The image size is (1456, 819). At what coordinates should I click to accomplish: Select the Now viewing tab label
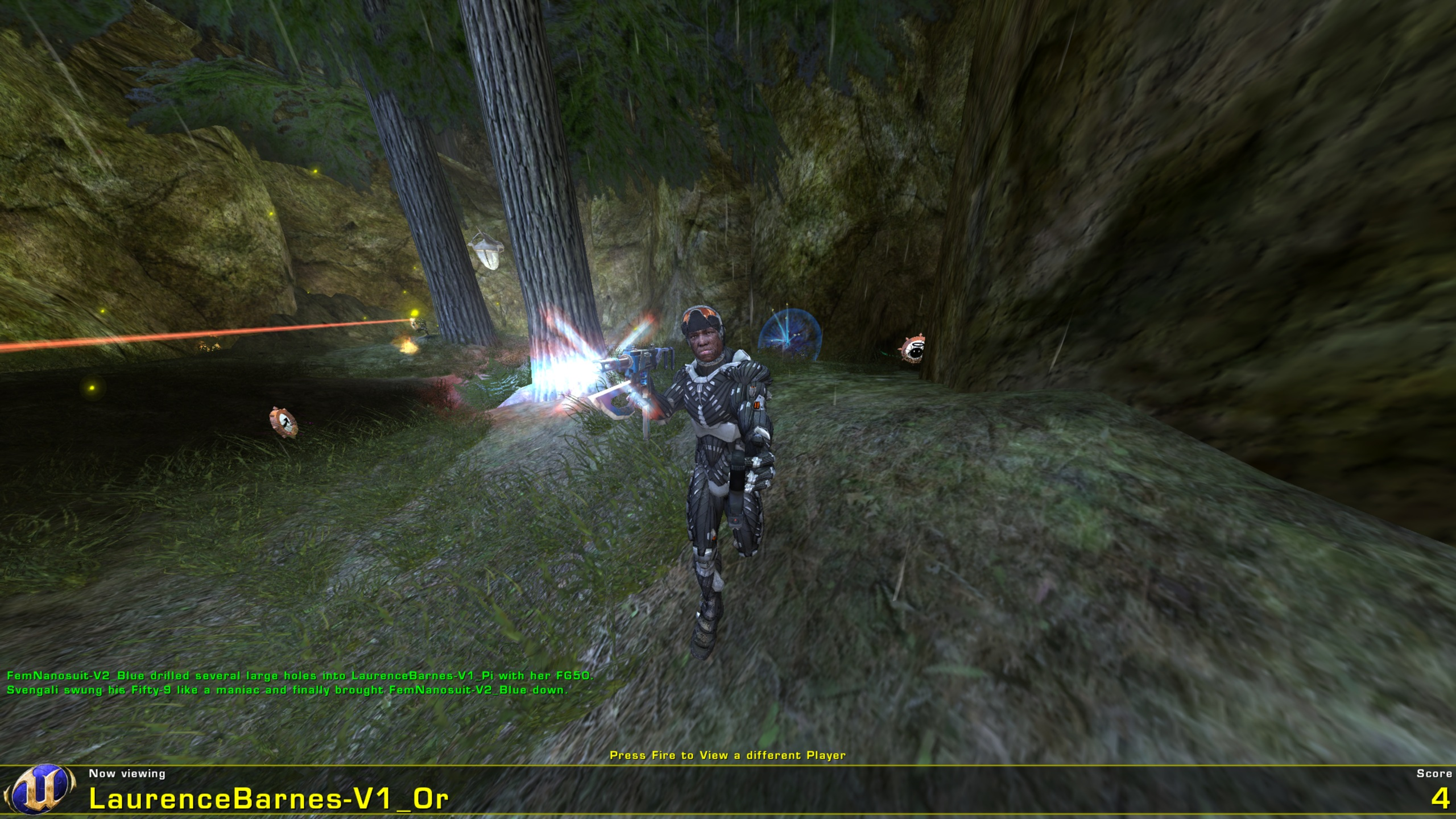128,773
